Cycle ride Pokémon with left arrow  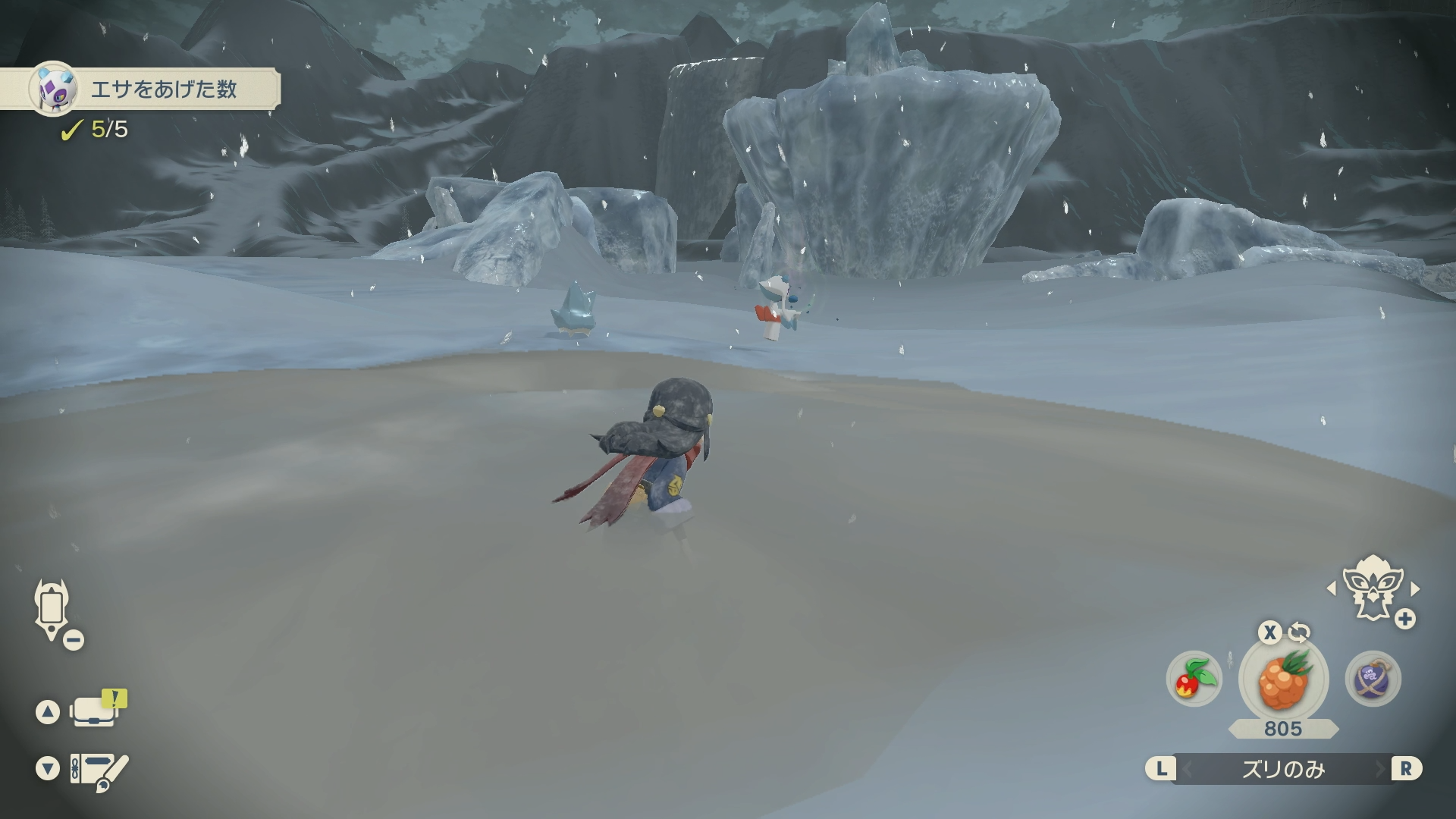(x=1331, y=588)
